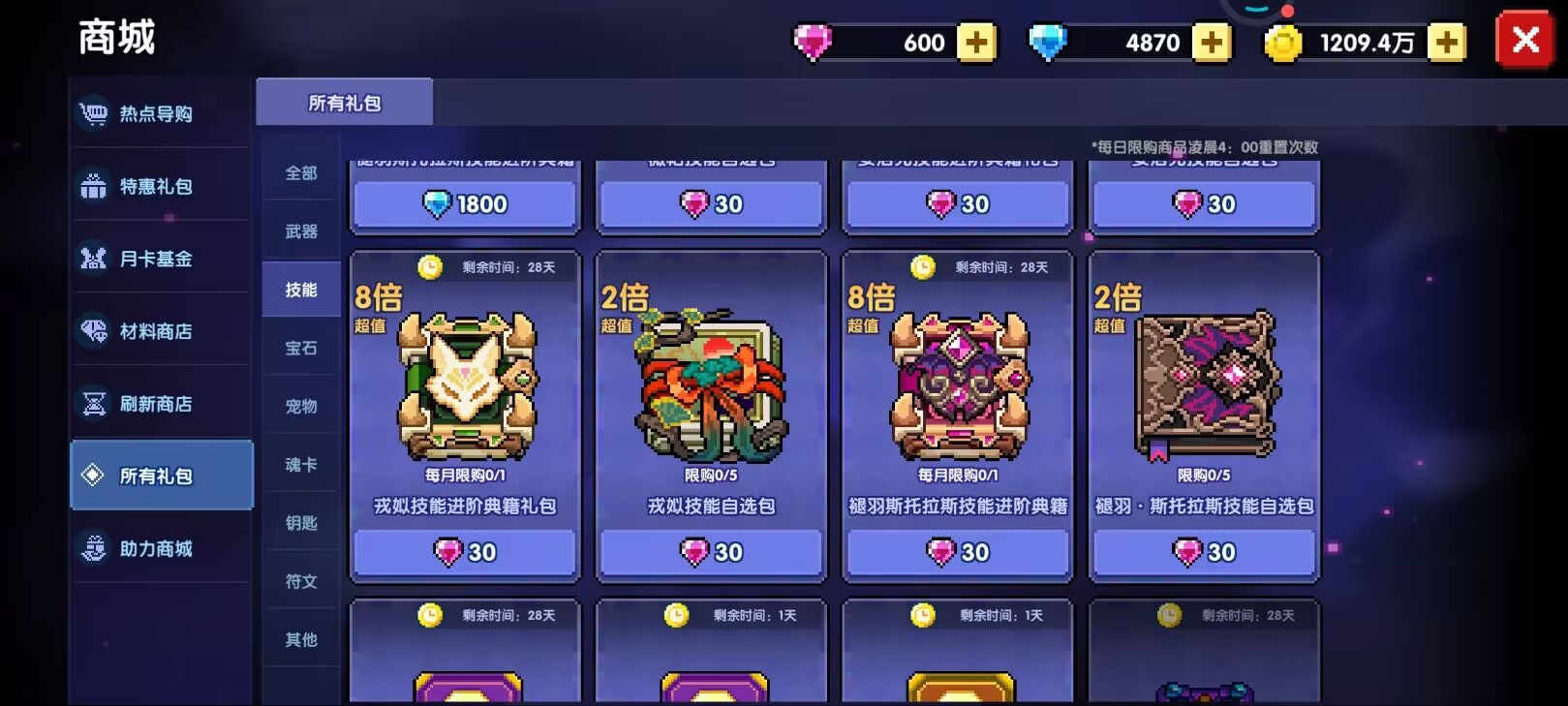Switch to the 全部 category
Viewport: 1568px width, 706px height.
click(x=301, y=173)
